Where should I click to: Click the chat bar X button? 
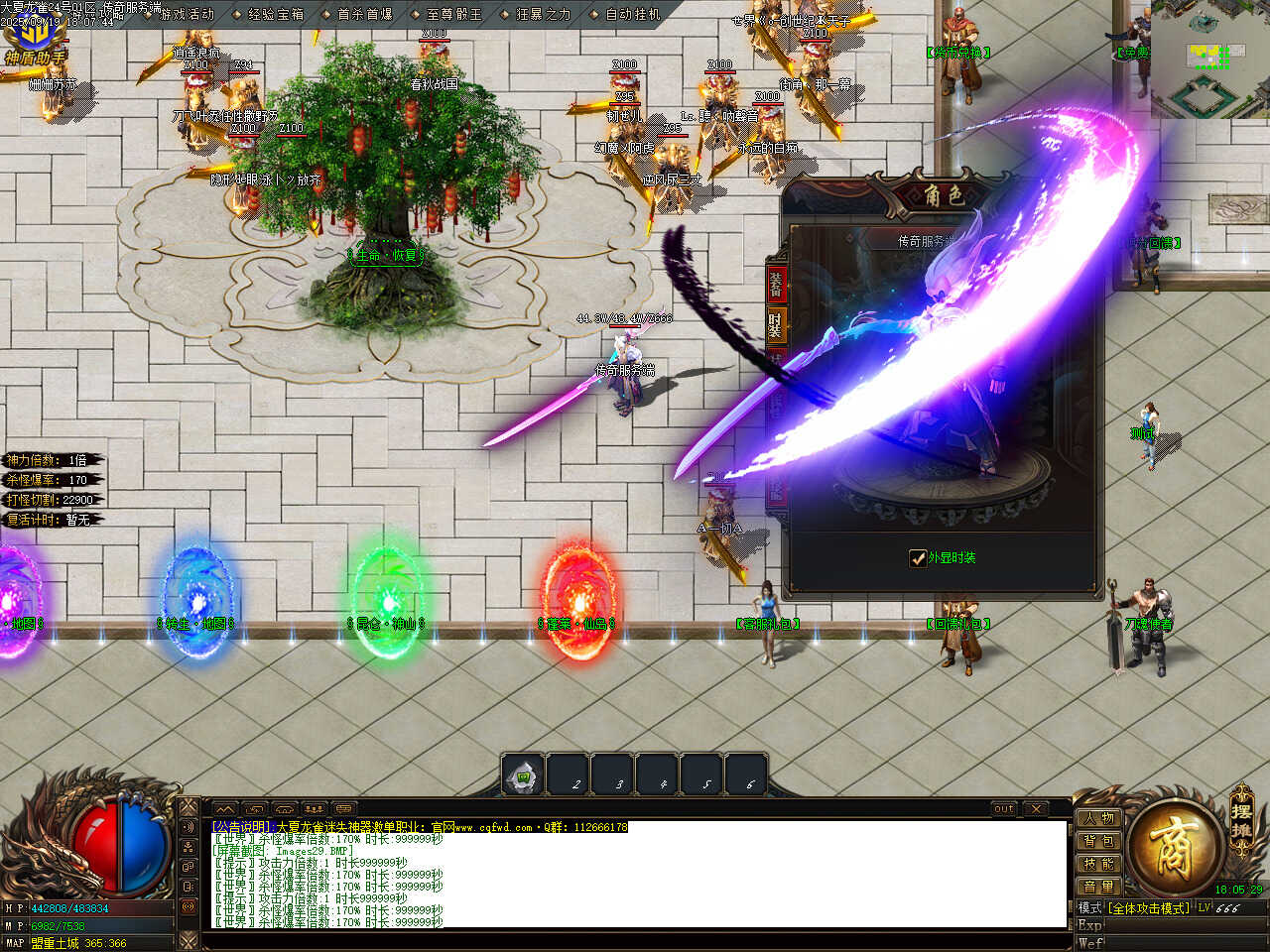(1035, 809)
